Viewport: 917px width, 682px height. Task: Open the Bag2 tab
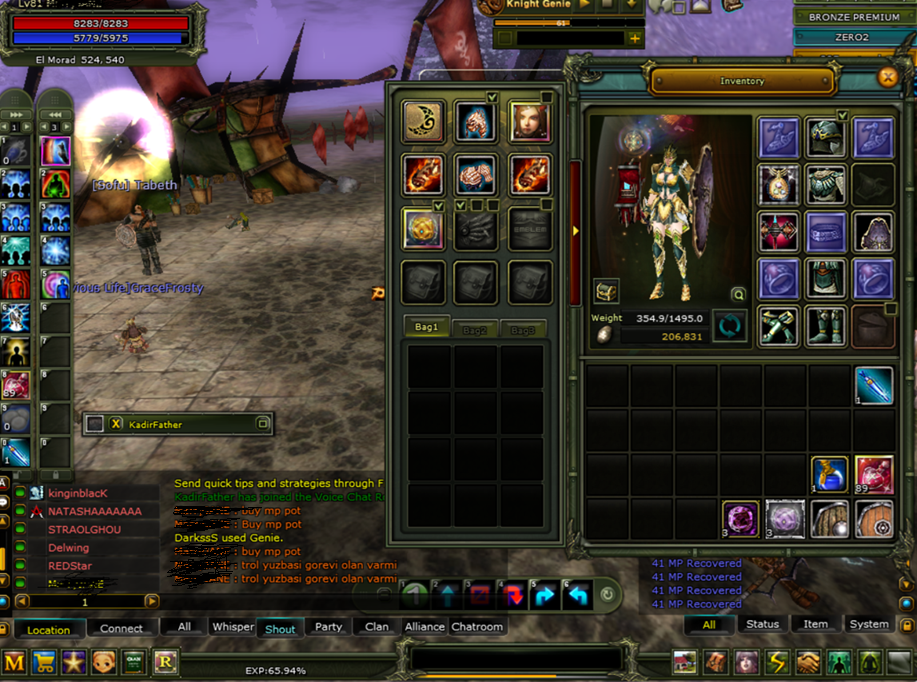click(473, 329)
